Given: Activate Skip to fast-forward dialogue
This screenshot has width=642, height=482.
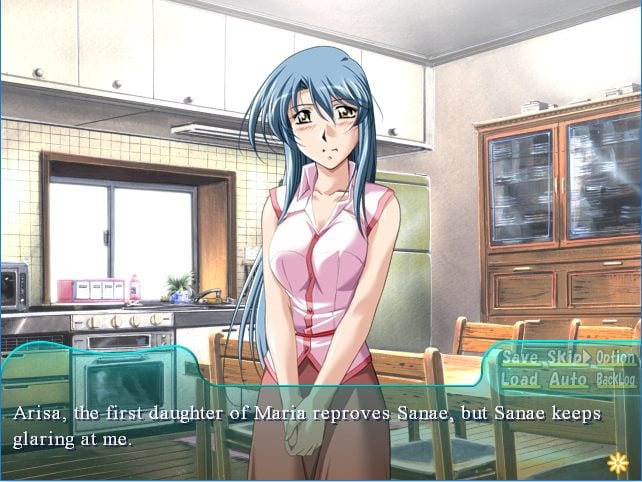Looking at the screenshot, I should [568, 356].
